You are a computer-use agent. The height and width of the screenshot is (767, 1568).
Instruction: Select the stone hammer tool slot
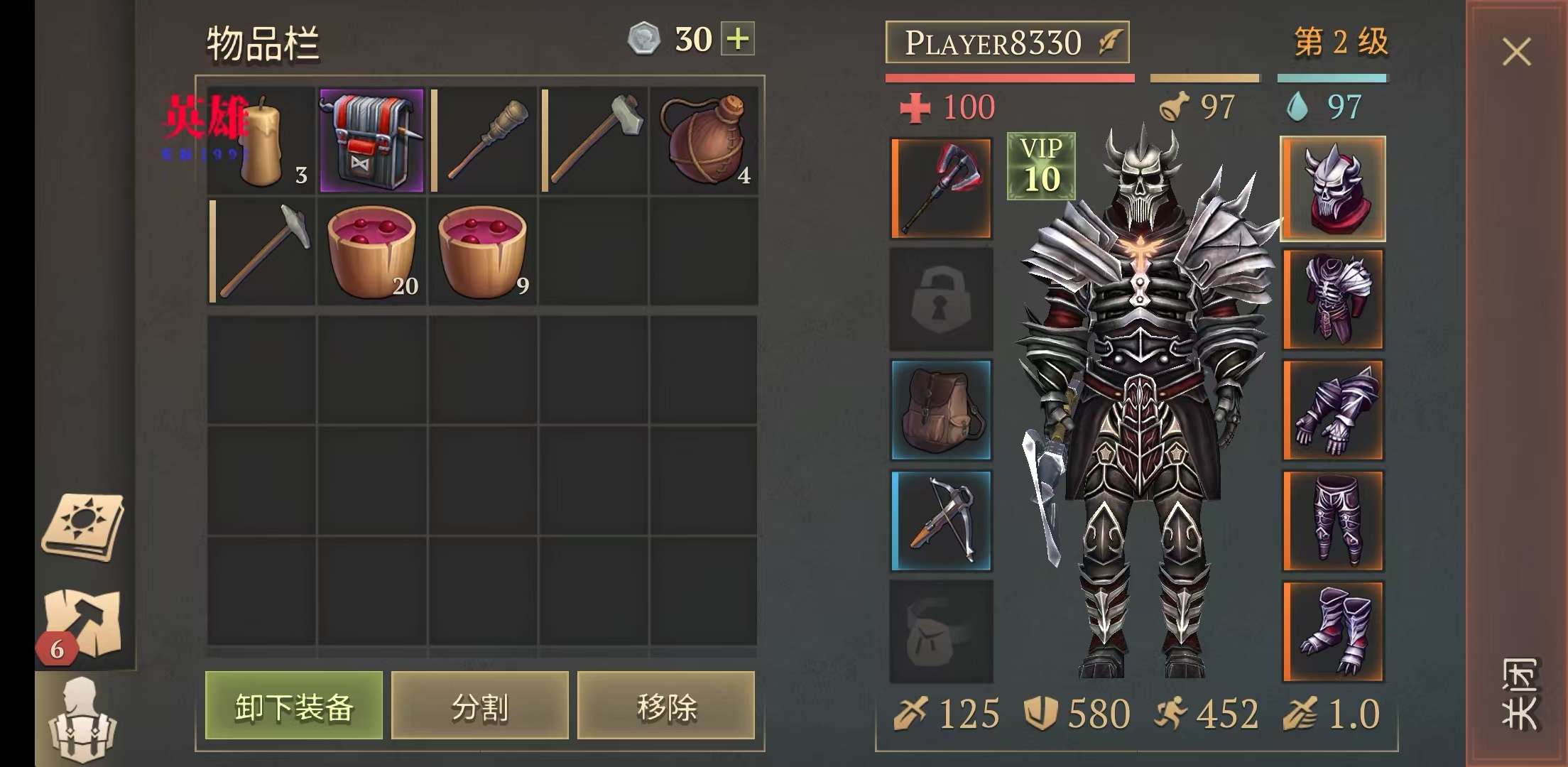594,141
